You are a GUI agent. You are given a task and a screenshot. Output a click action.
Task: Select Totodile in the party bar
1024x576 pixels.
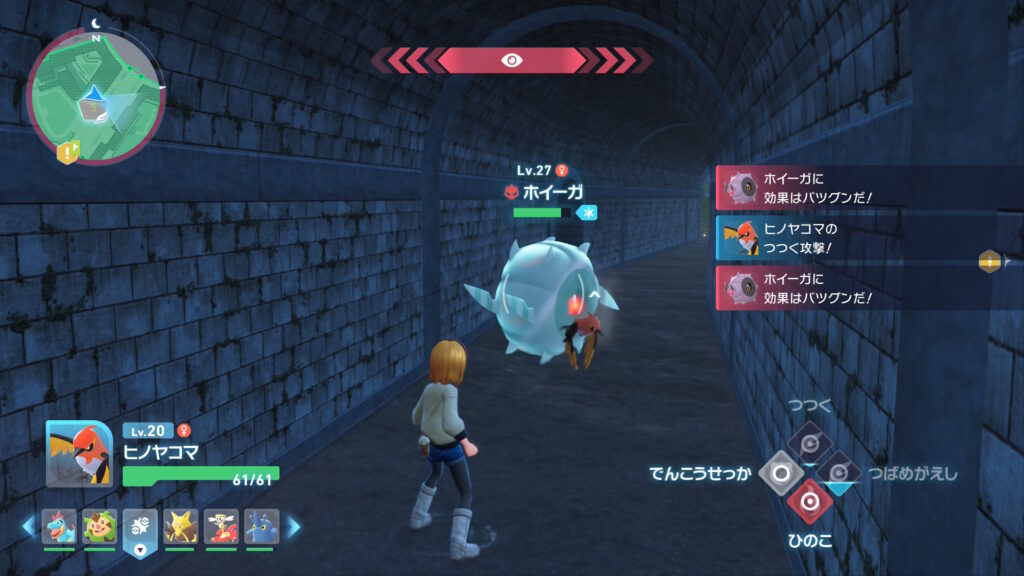pos(59,526)
